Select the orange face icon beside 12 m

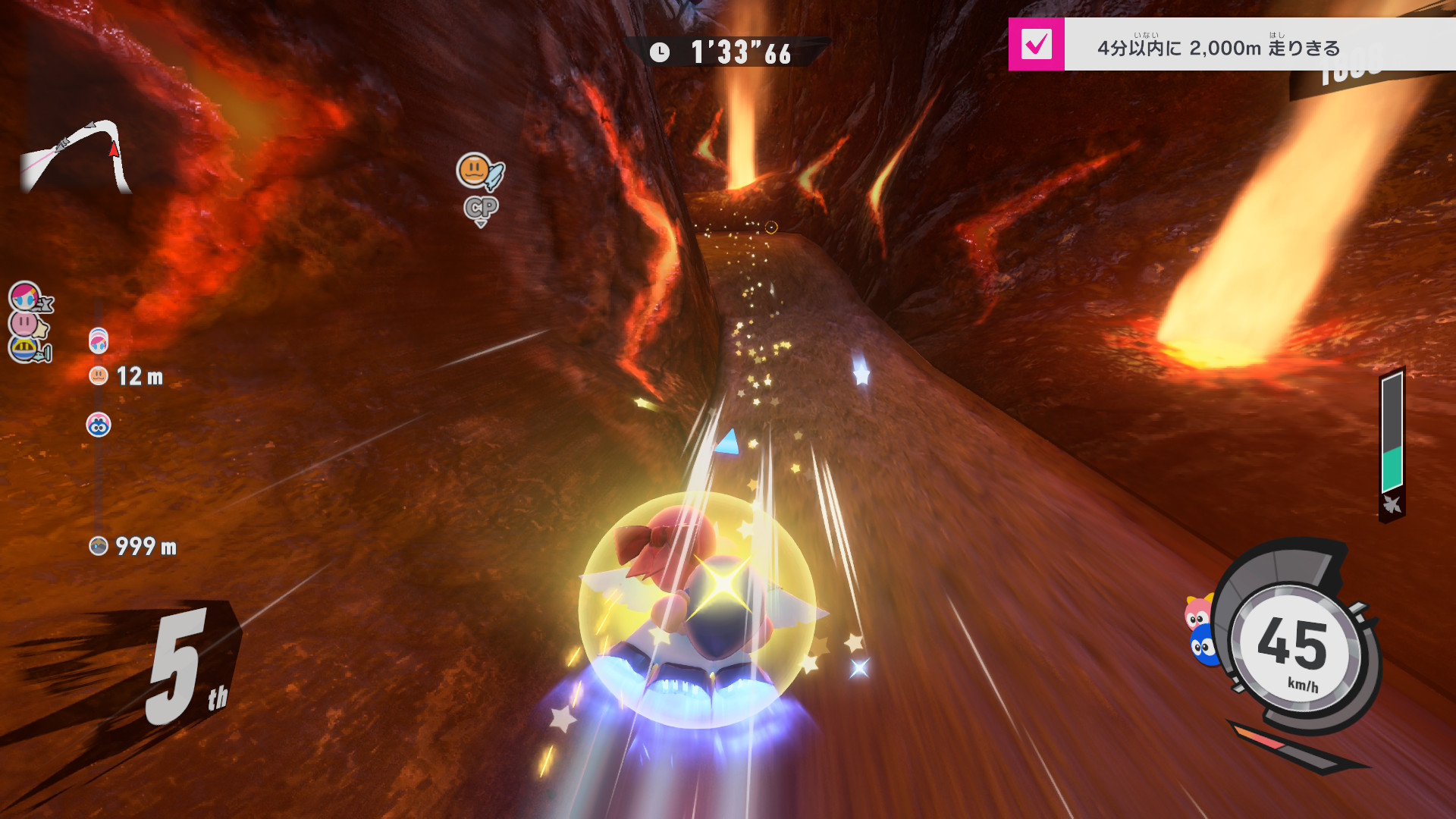[99, 376]
